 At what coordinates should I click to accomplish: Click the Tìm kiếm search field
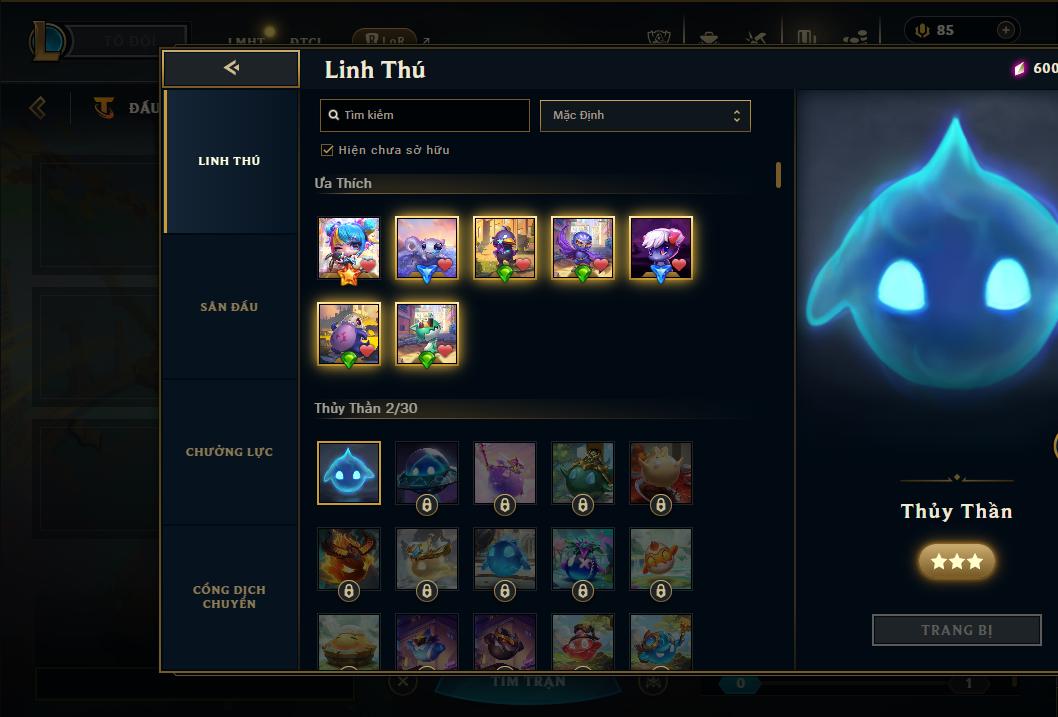[425, 115]
